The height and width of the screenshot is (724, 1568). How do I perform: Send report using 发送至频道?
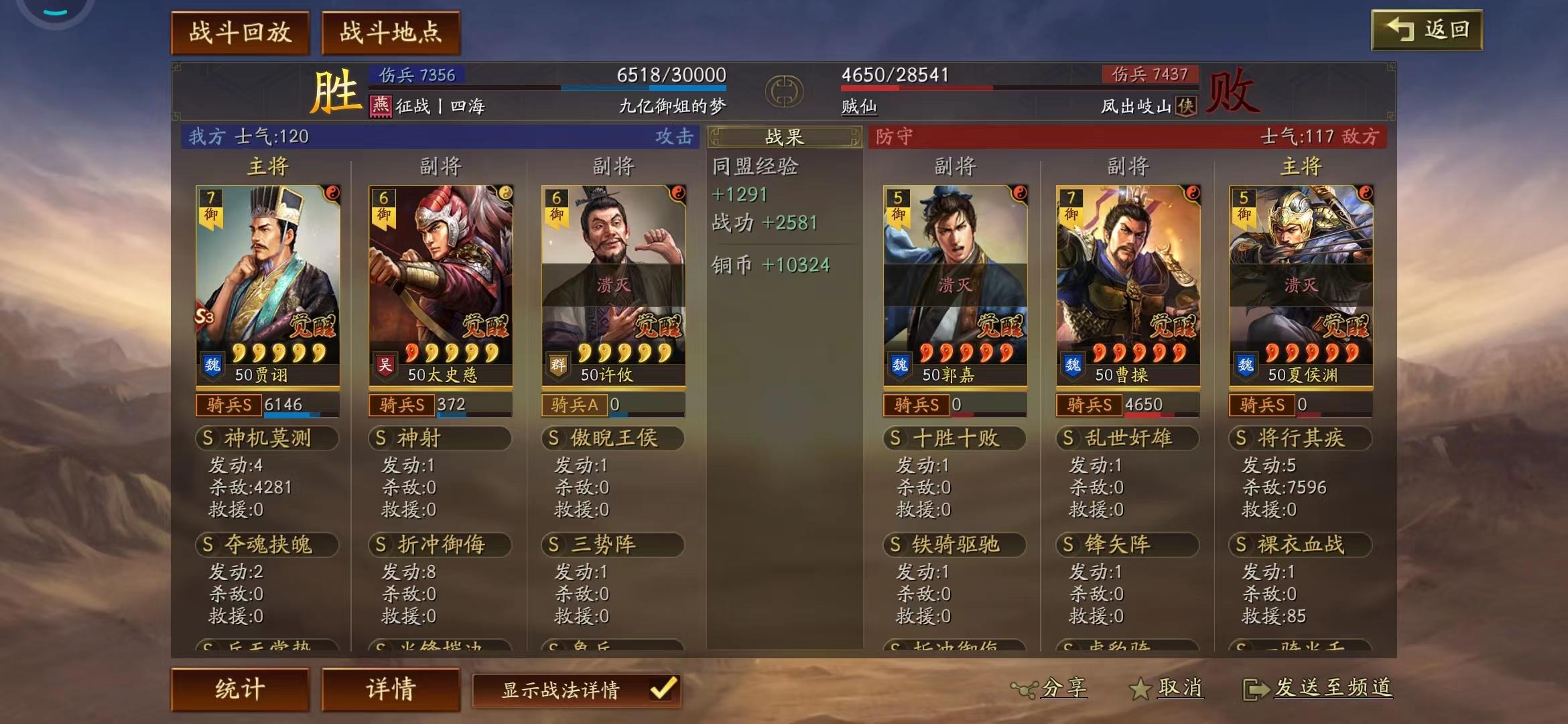1319,688
